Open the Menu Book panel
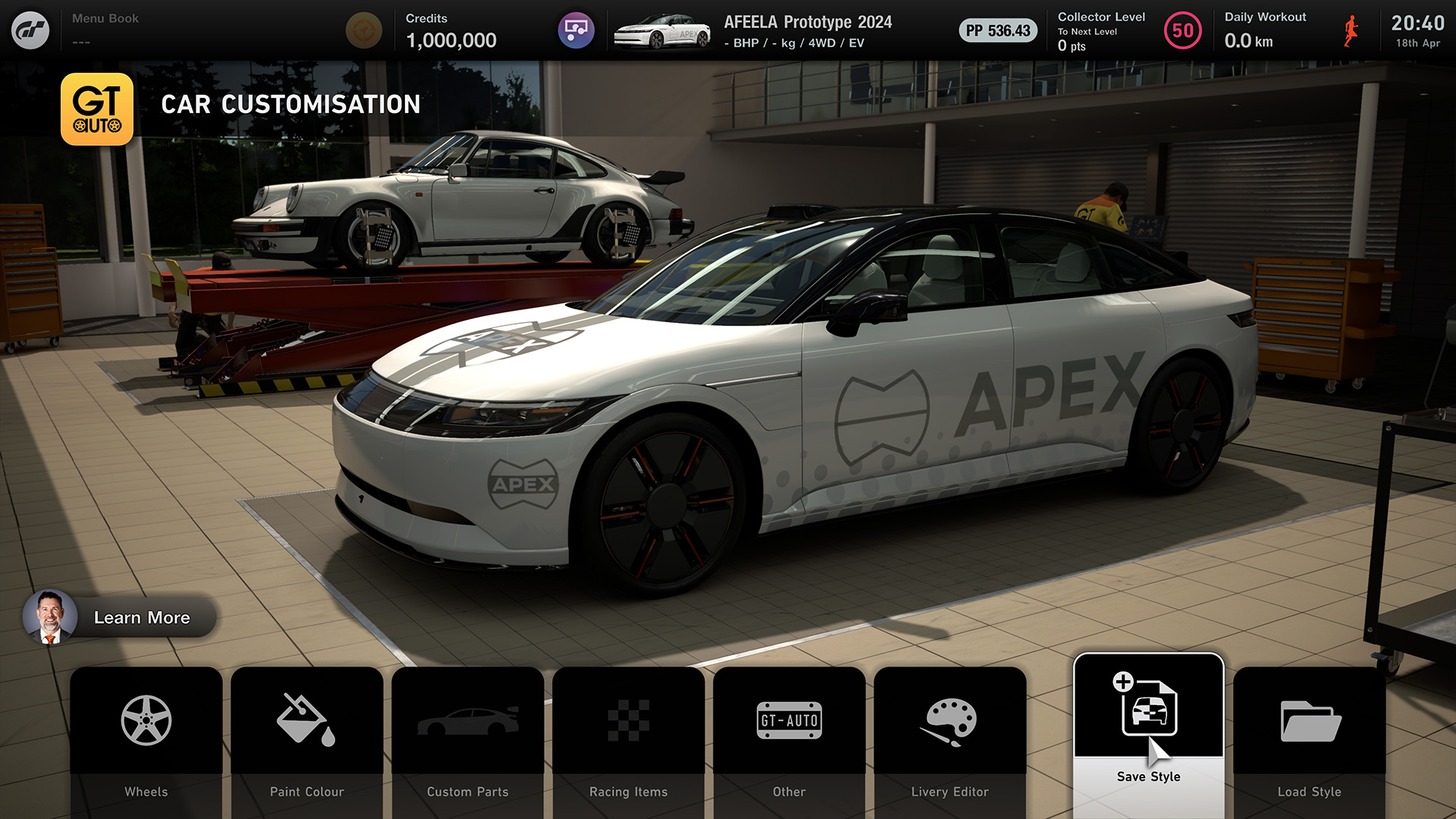This screenshot has height=819, width=1456. pos(105,29)
